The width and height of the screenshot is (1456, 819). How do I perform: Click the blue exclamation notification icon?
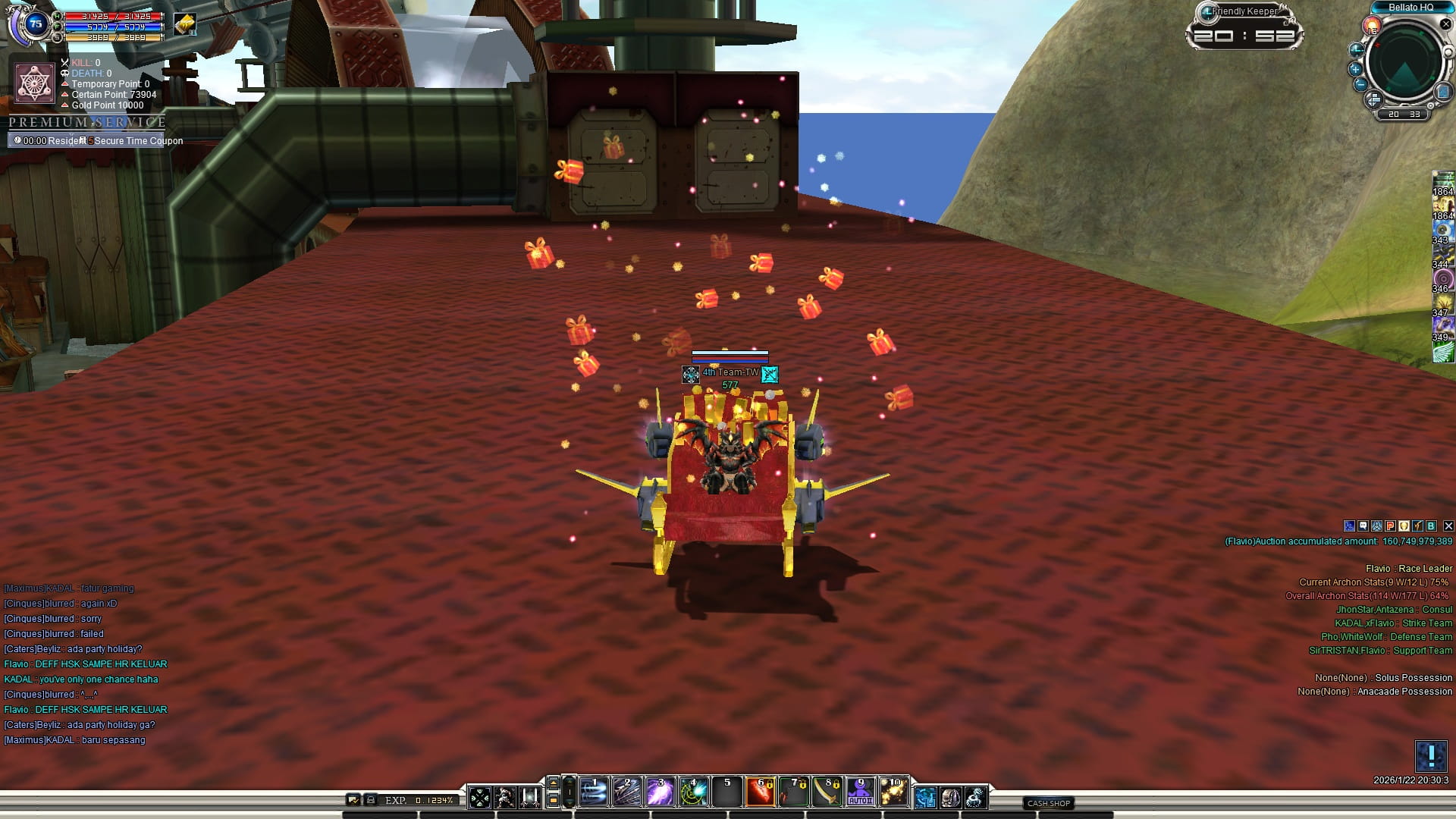click(x=1431, y=756)
